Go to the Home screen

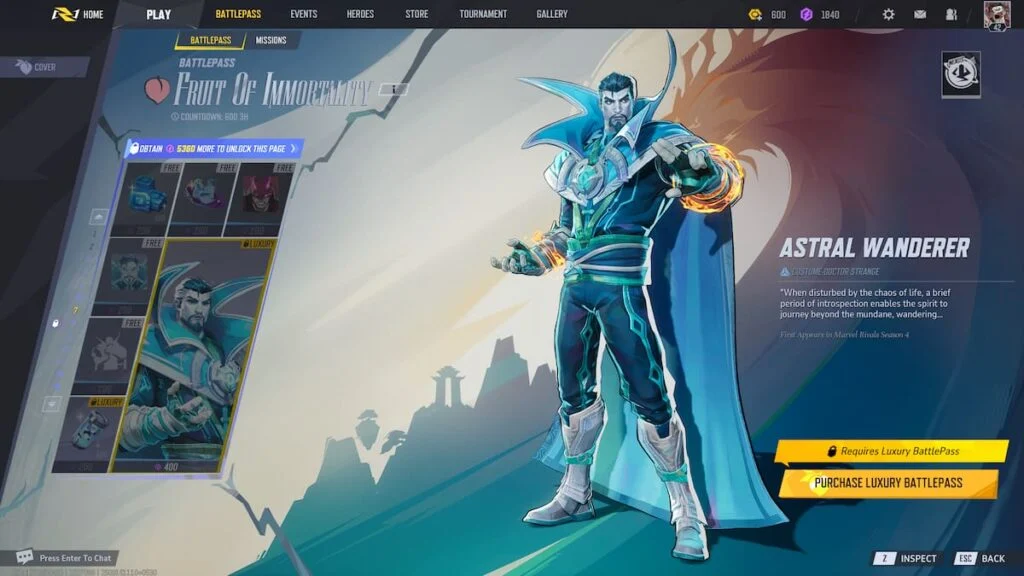79,14
